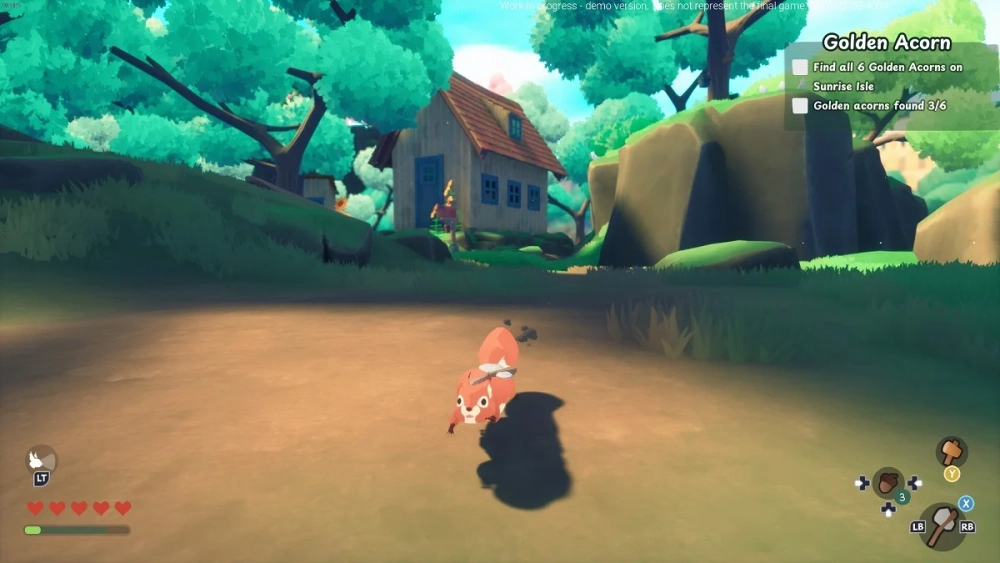Tick the Golden acorns found 3/6 checkbox
This screenshot has height=563, width=1000.
pyautogui.click(x=800, y=105)
